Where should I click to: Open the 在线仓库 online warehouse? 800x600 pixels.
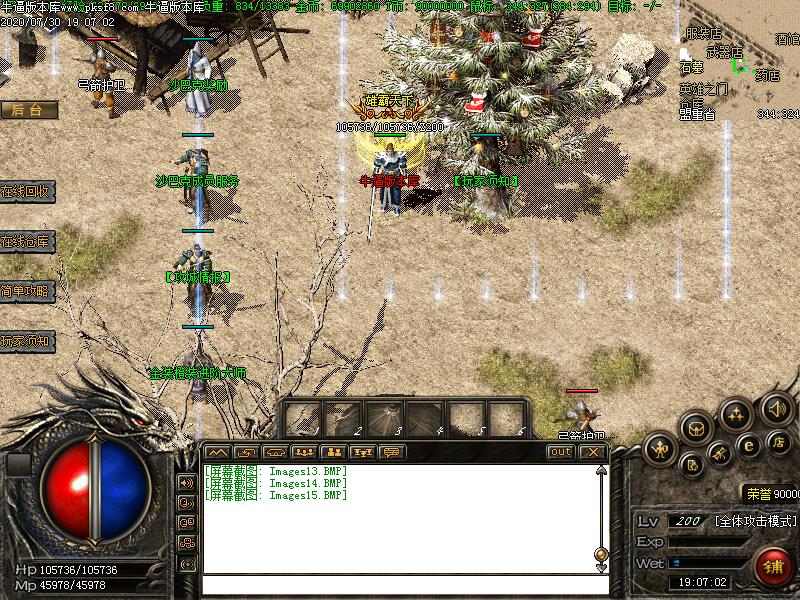tap(27, 241)
